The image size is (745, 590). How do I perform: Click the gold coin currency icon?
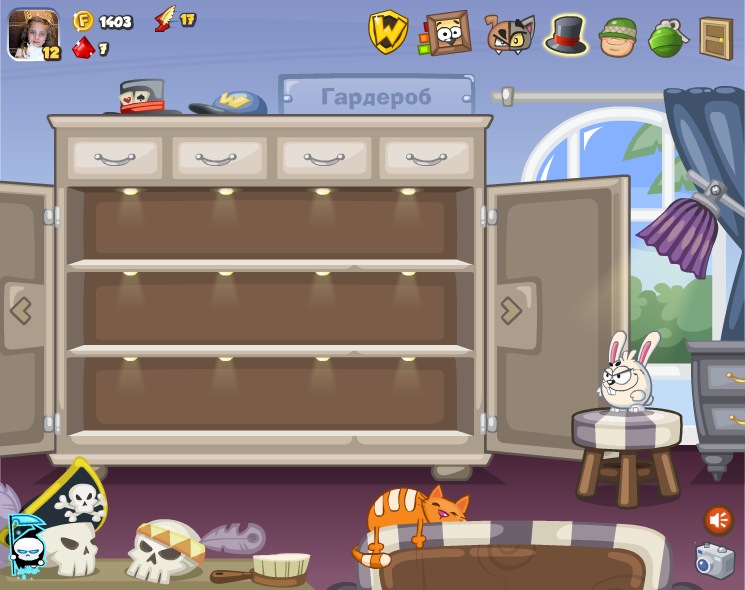click(84, 21)
